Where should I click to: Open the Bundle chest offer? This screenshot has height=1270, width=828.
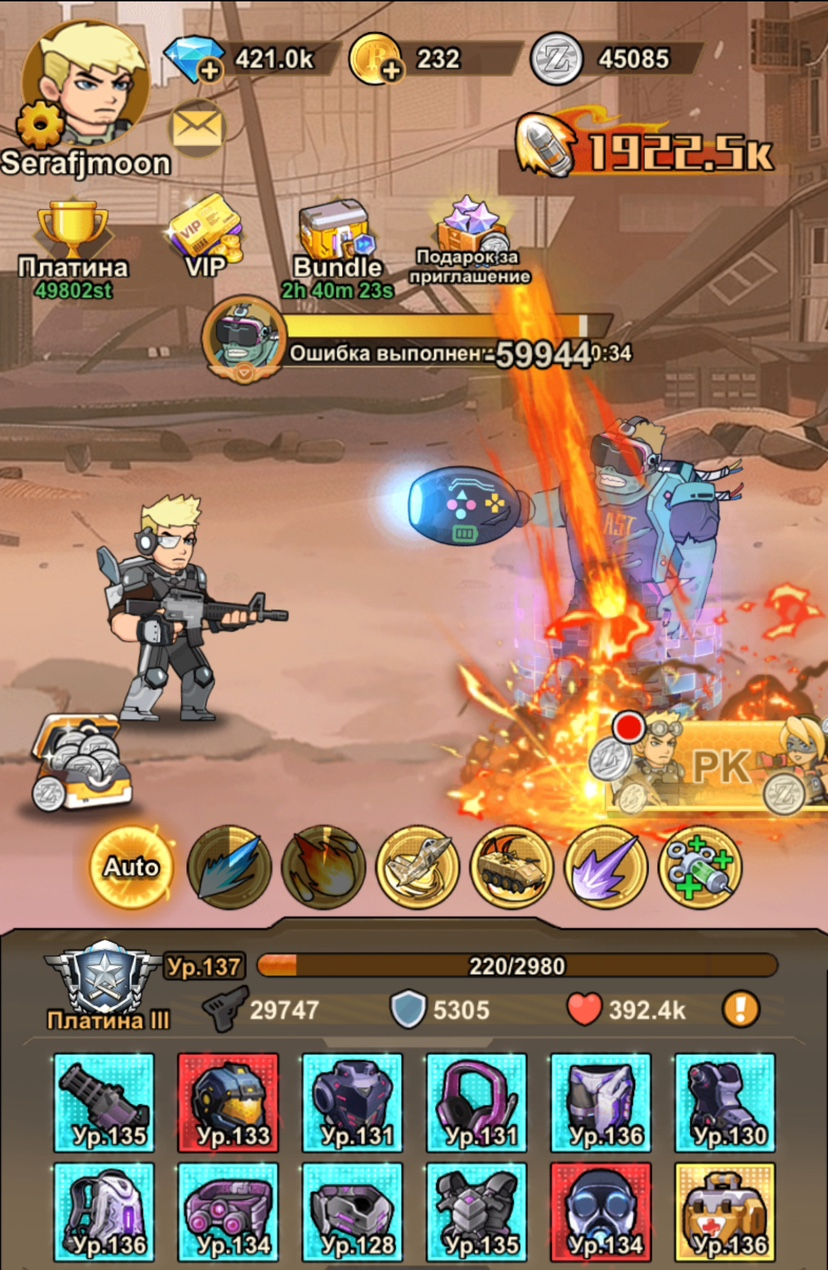pyautogui.click(x=337, y=240)
